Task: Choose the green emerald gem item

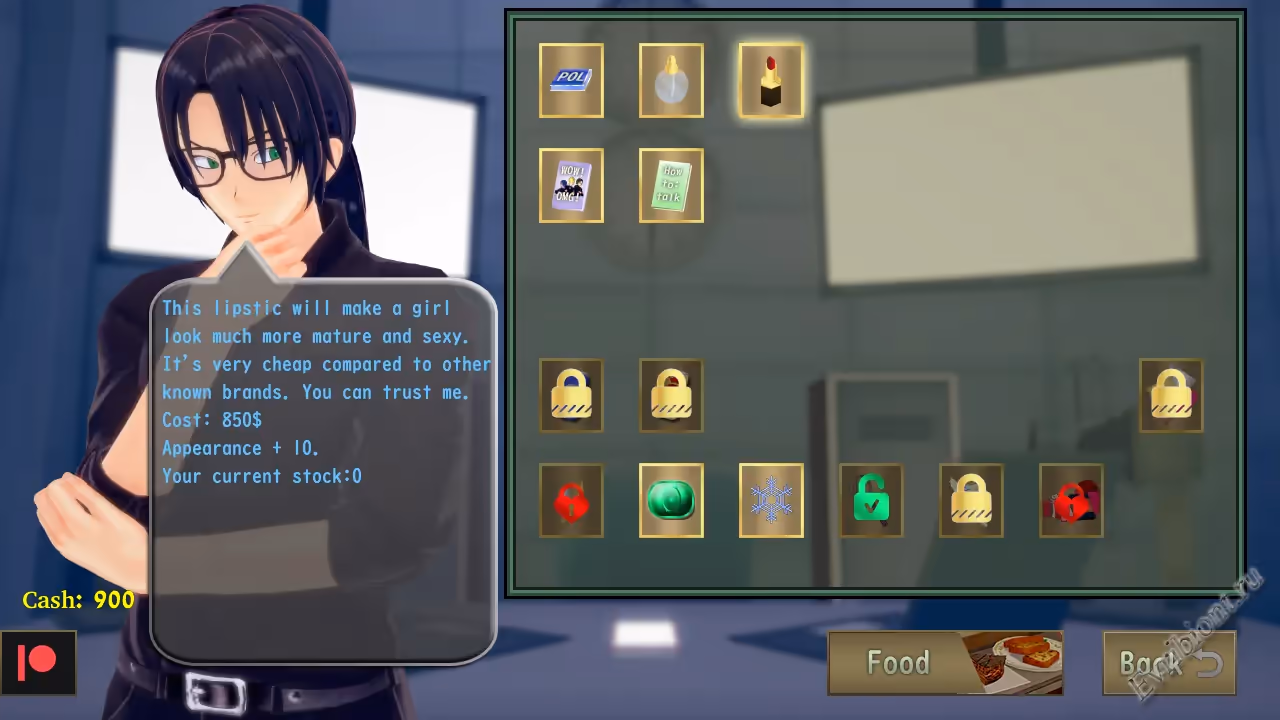Action: point(671,500)
